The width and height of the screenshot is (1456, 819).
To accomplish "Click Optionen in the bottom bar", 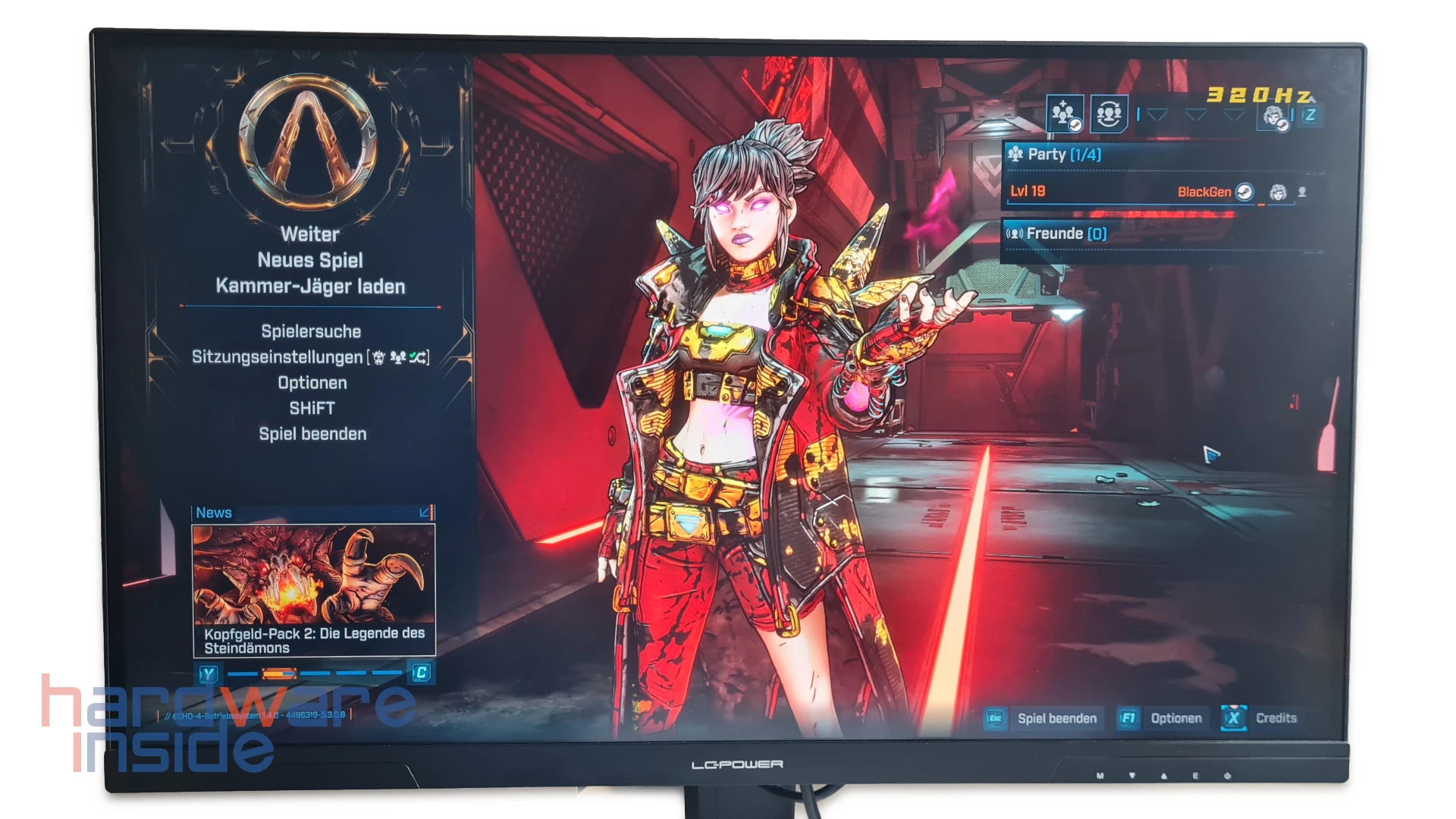I will pos(1175,718).
